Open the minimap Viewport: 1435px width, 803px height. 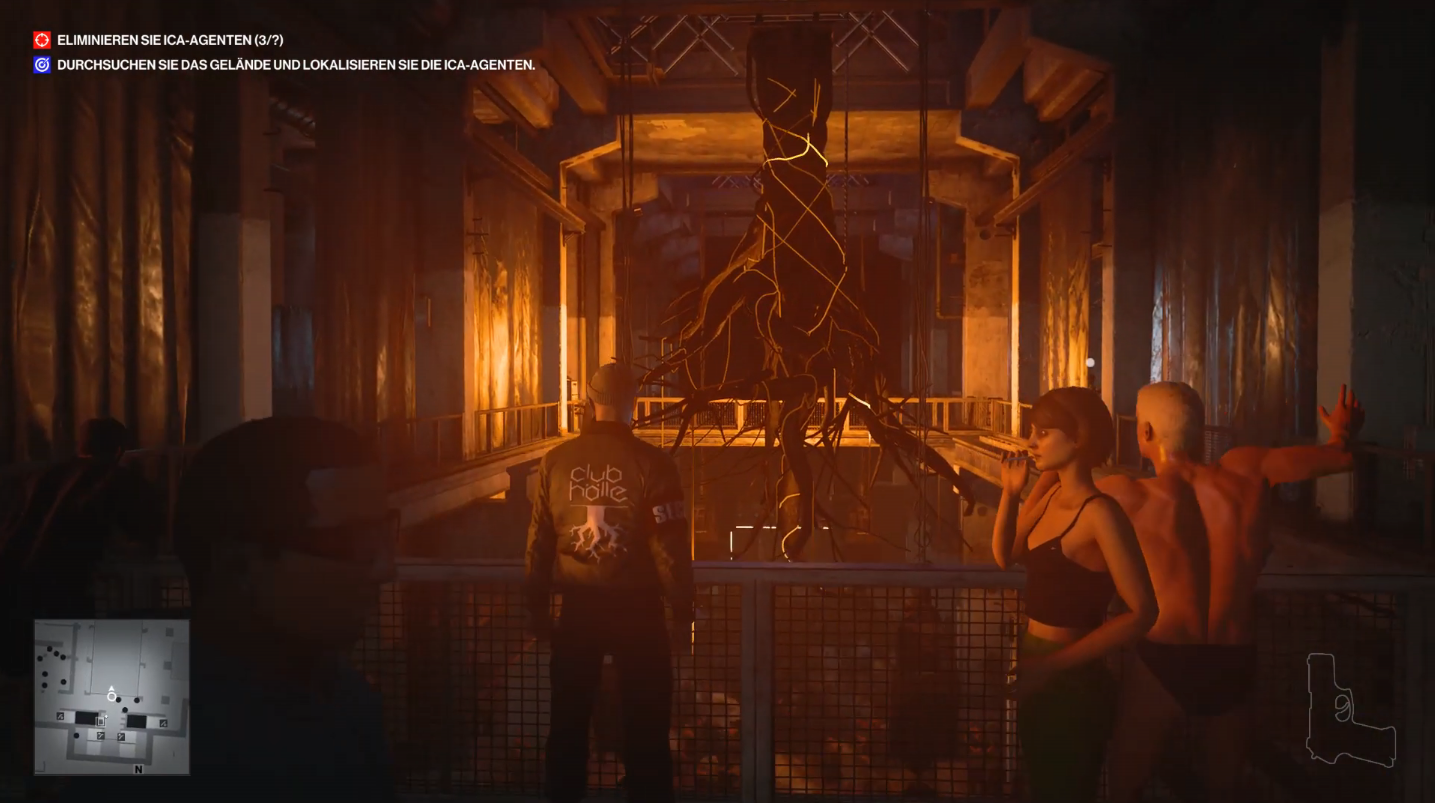(112, 696)
